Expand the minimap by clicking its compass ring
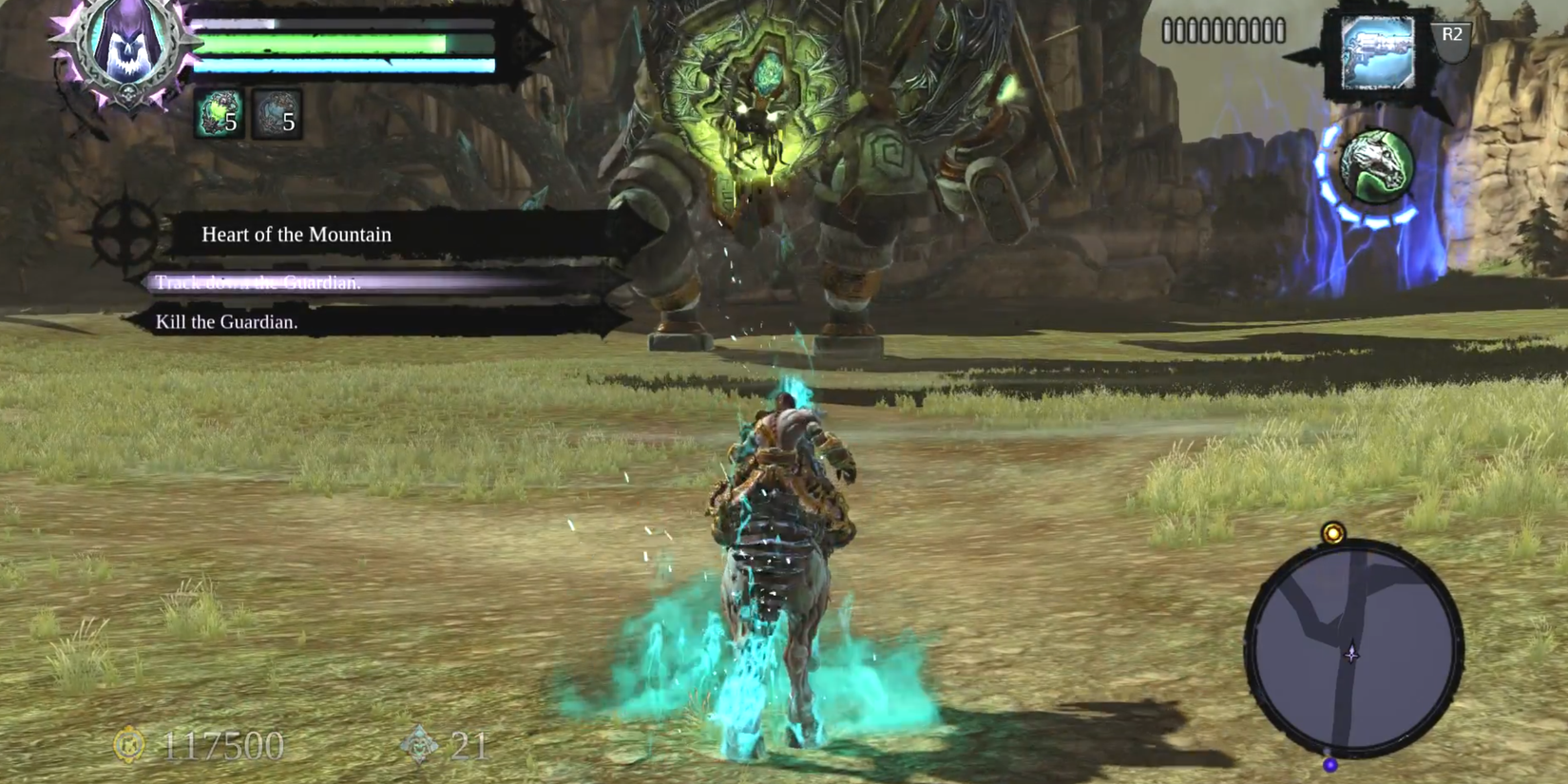The height and width of the screenshot is (784, 1568). tap(1349, 654)
